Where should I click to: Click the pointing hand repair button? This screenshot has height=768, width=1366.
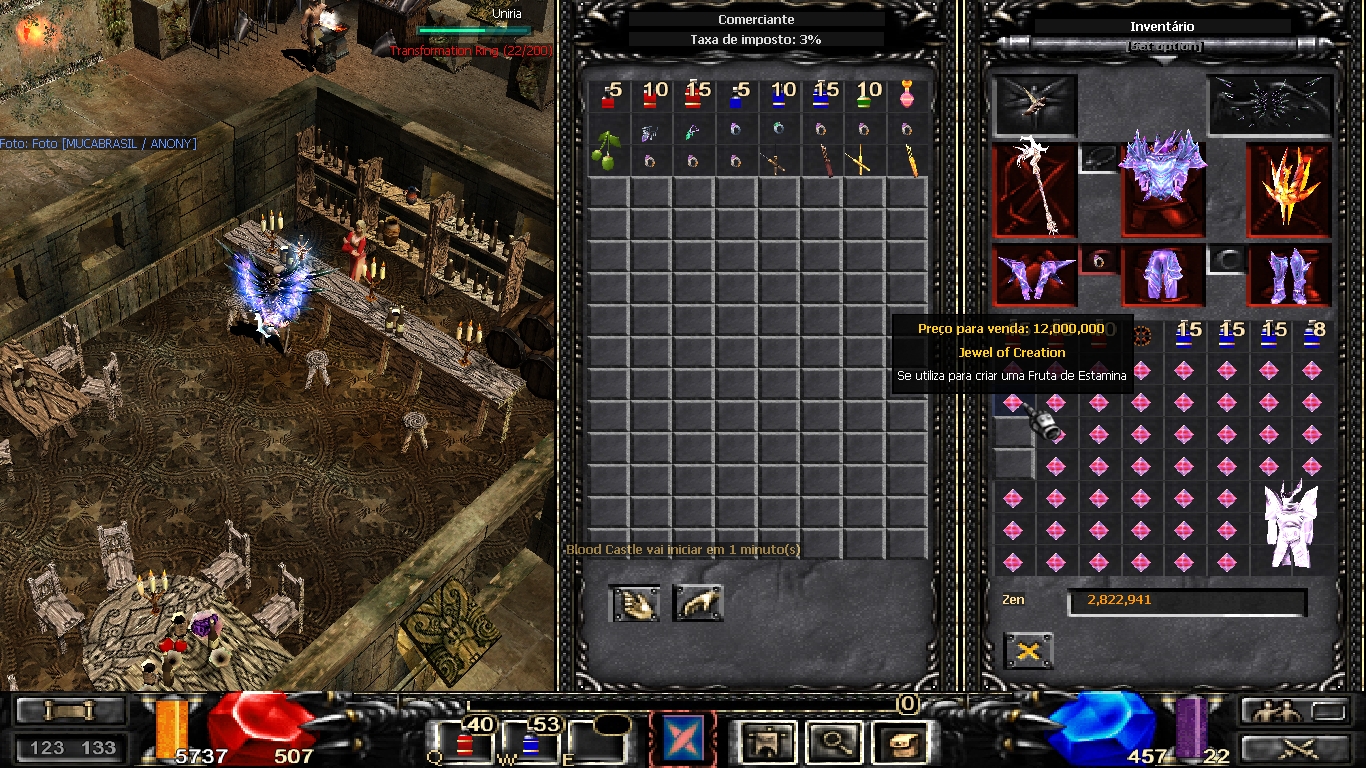tap(697, 602)
